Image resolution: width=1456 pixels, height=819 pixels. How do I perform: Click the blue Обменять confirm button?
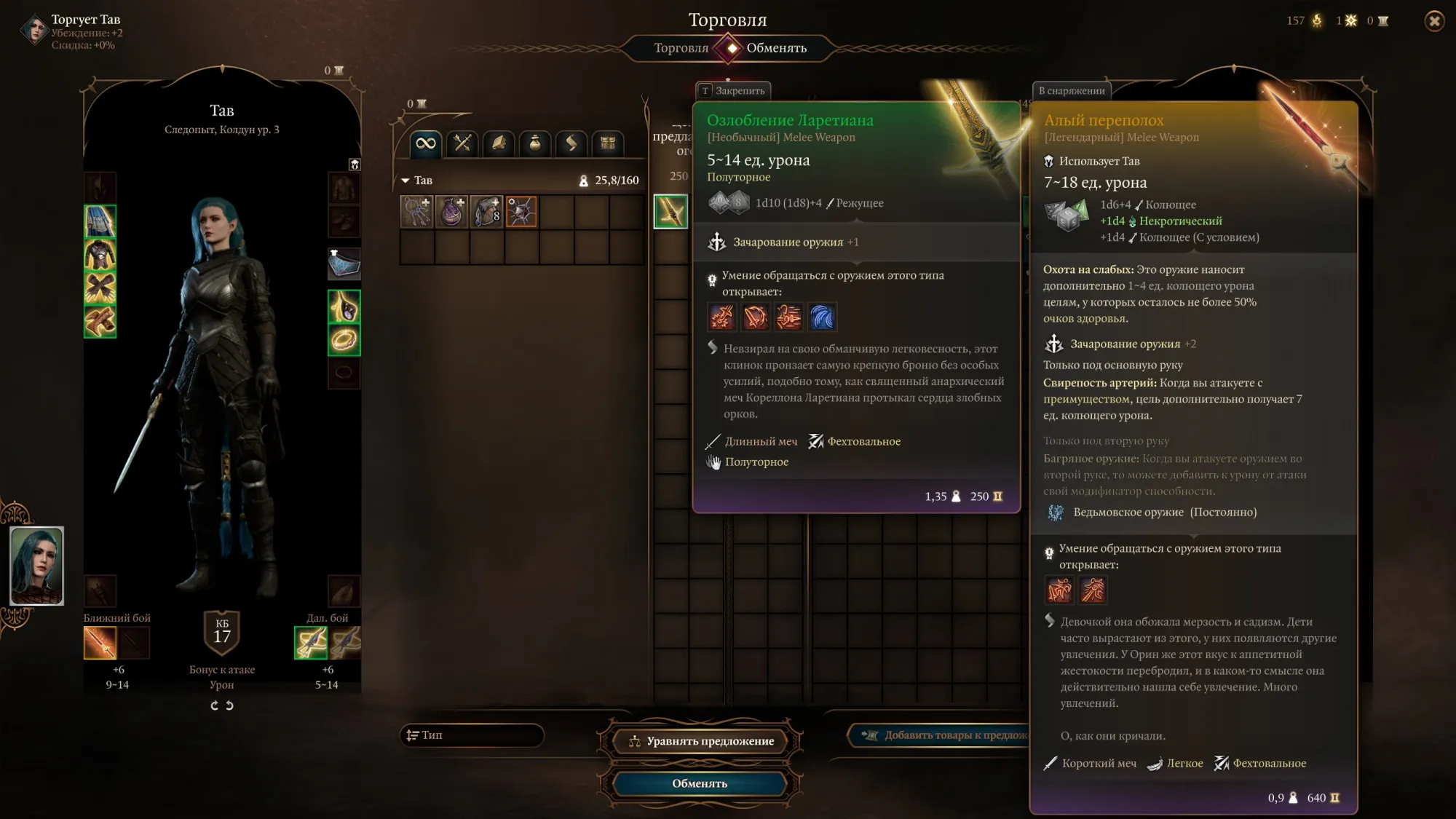click(x=700, y=783)
